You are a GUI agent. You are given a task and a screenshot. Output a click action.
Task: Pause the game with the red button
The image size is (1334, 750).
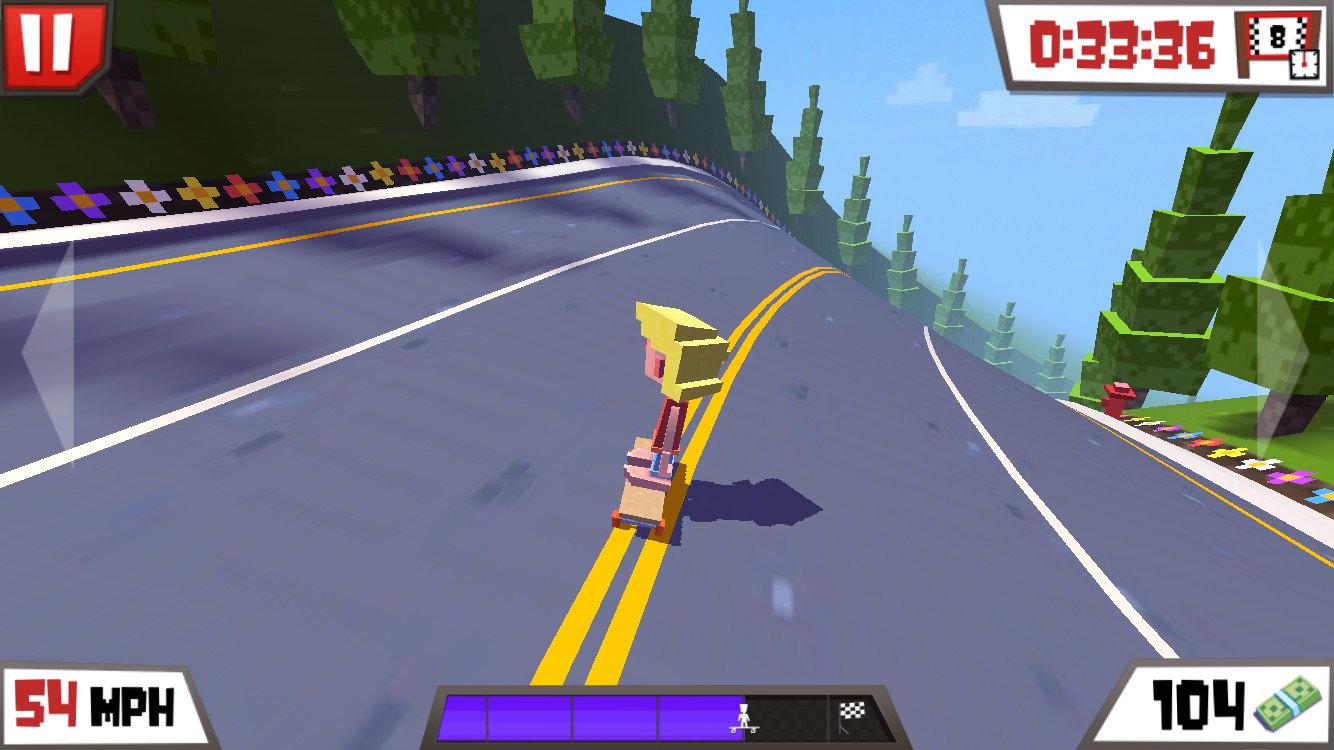pyautogui.click(x=52, y=43)
